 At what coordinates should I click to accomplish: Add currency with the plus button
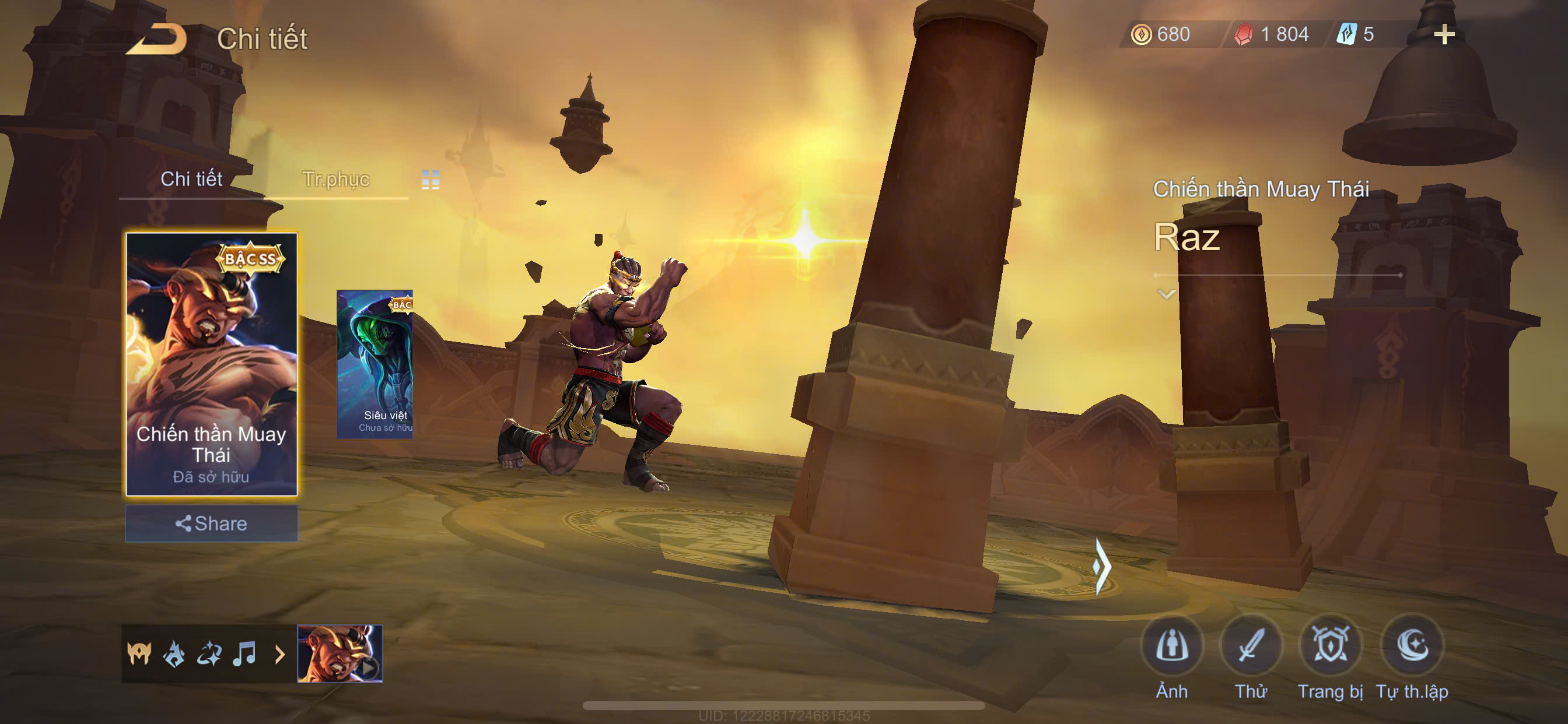click(x=1444, y=34)
